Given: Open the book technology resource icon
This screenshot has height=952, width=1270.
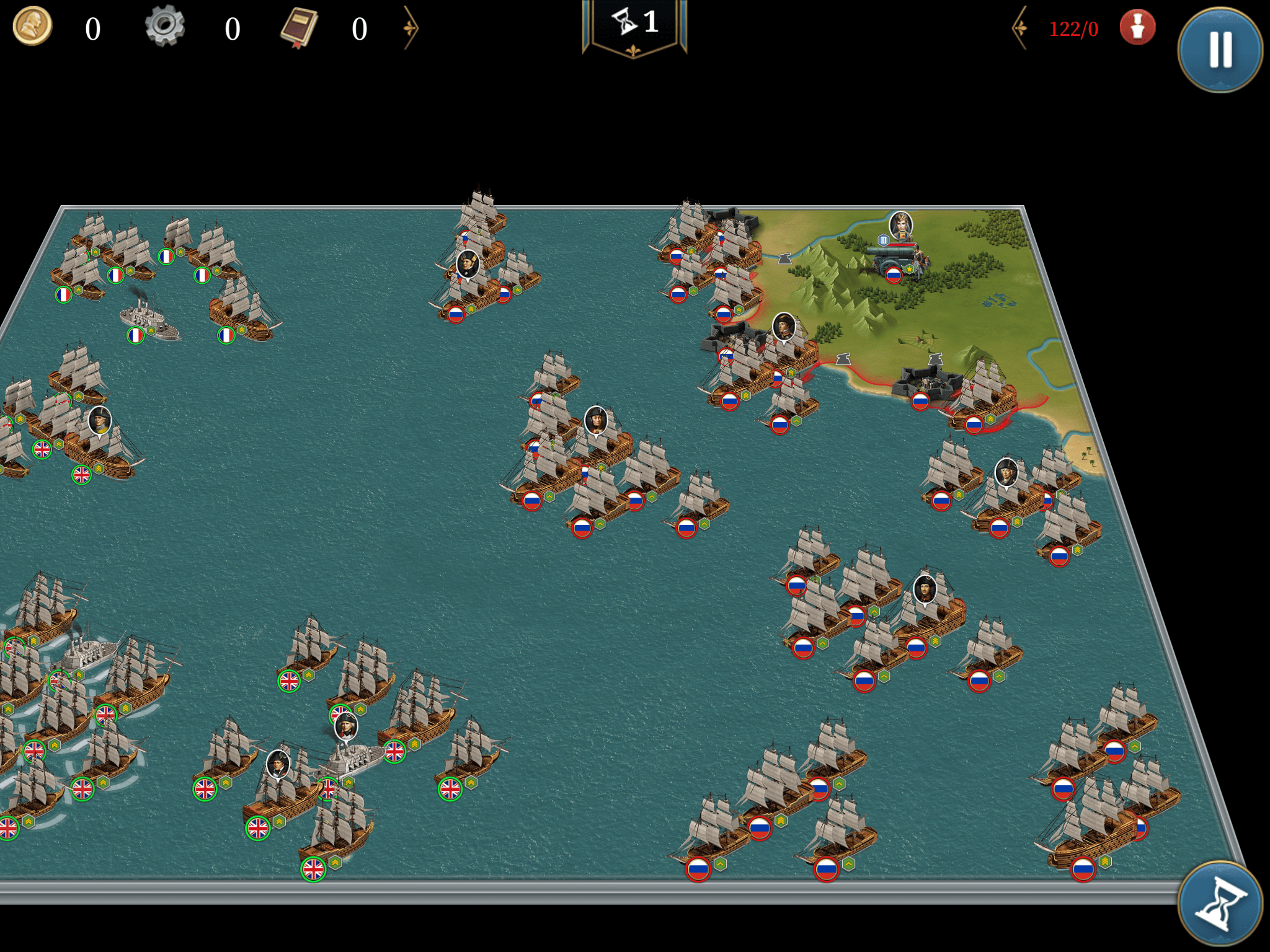Looking at the screenshot, I should [x=299, y=28].
